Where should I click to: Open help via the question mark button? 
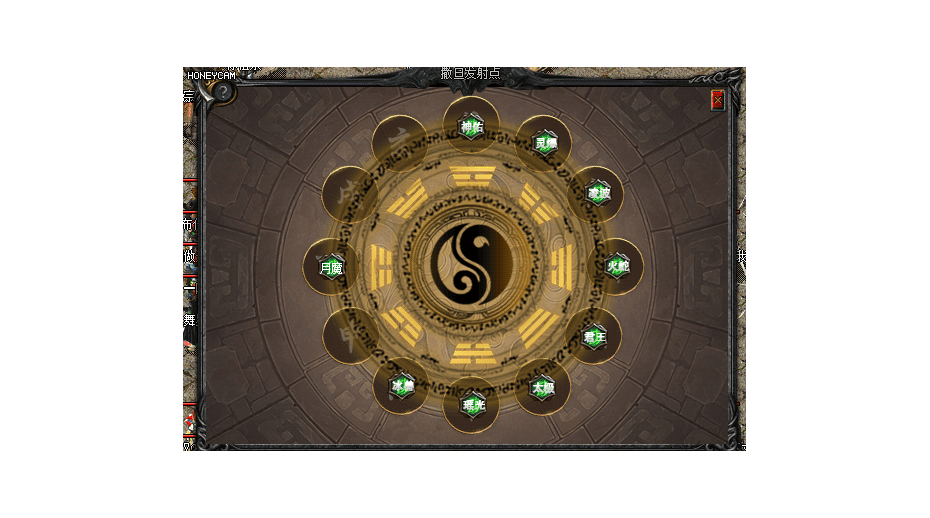pyautogui.click(x=223, y=91)
